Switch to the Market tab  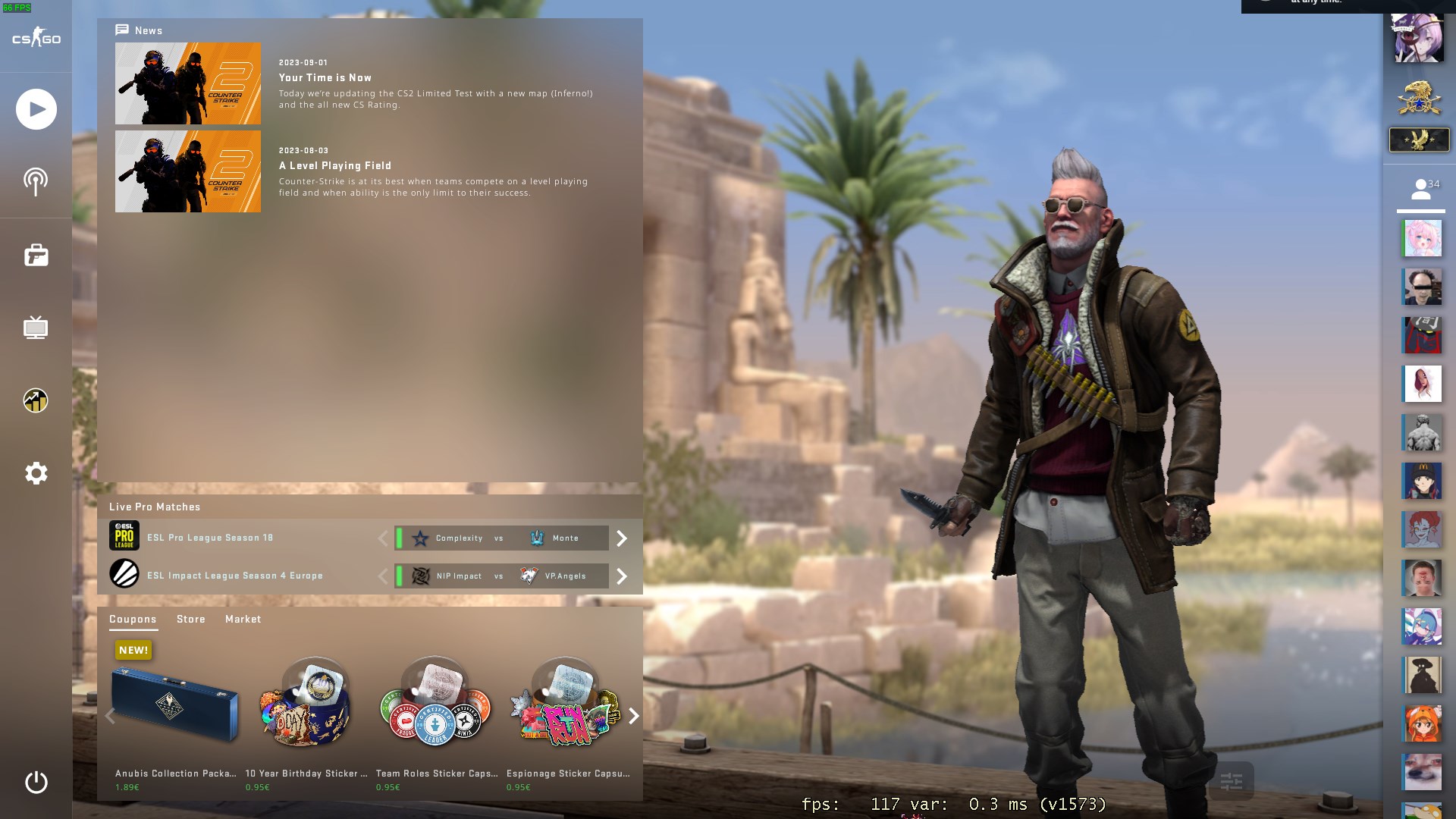pyautogui.click(x=243, y=620)
